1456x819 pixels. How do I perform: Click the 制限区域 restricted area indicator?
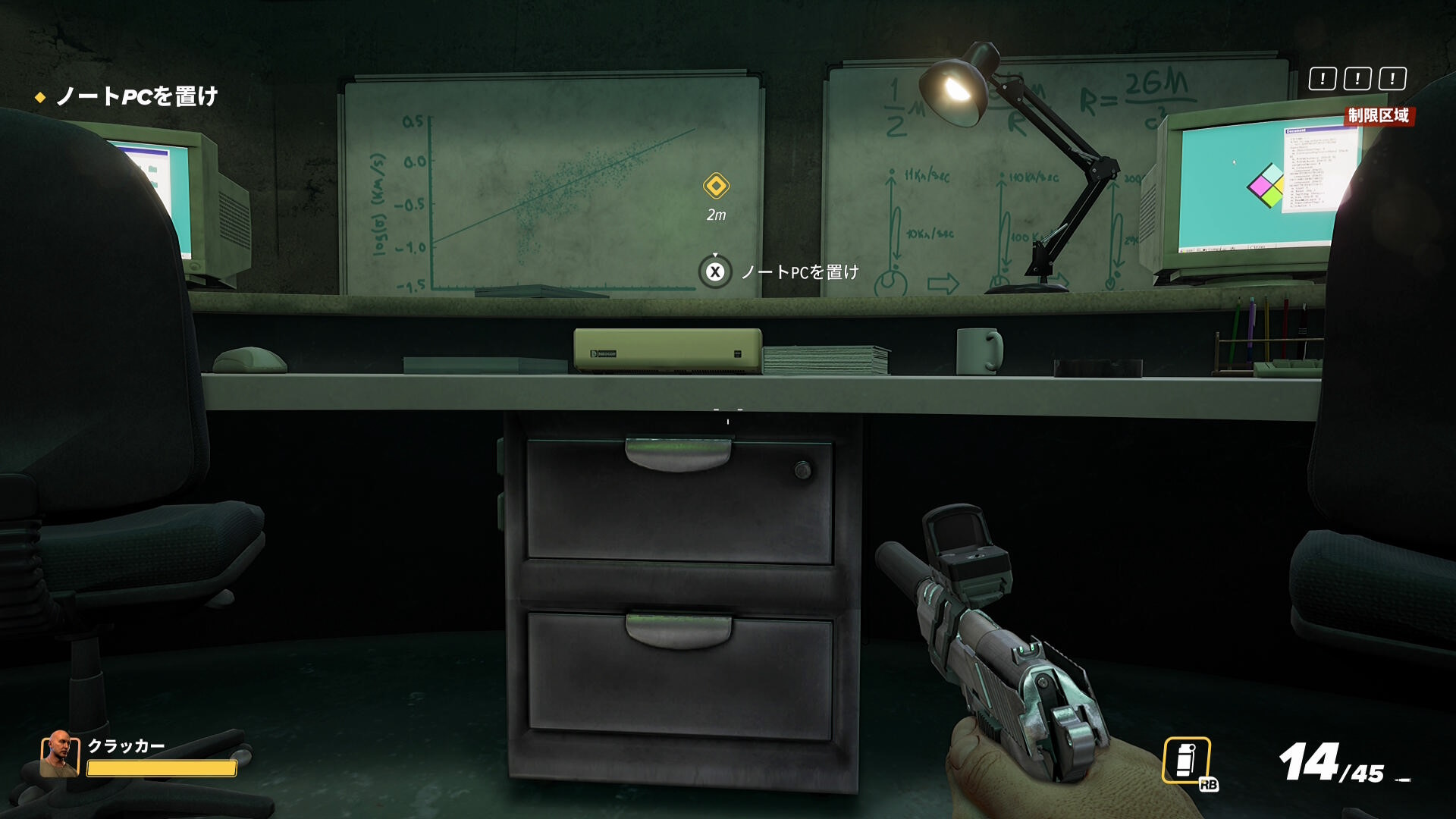coord(1378,115)
